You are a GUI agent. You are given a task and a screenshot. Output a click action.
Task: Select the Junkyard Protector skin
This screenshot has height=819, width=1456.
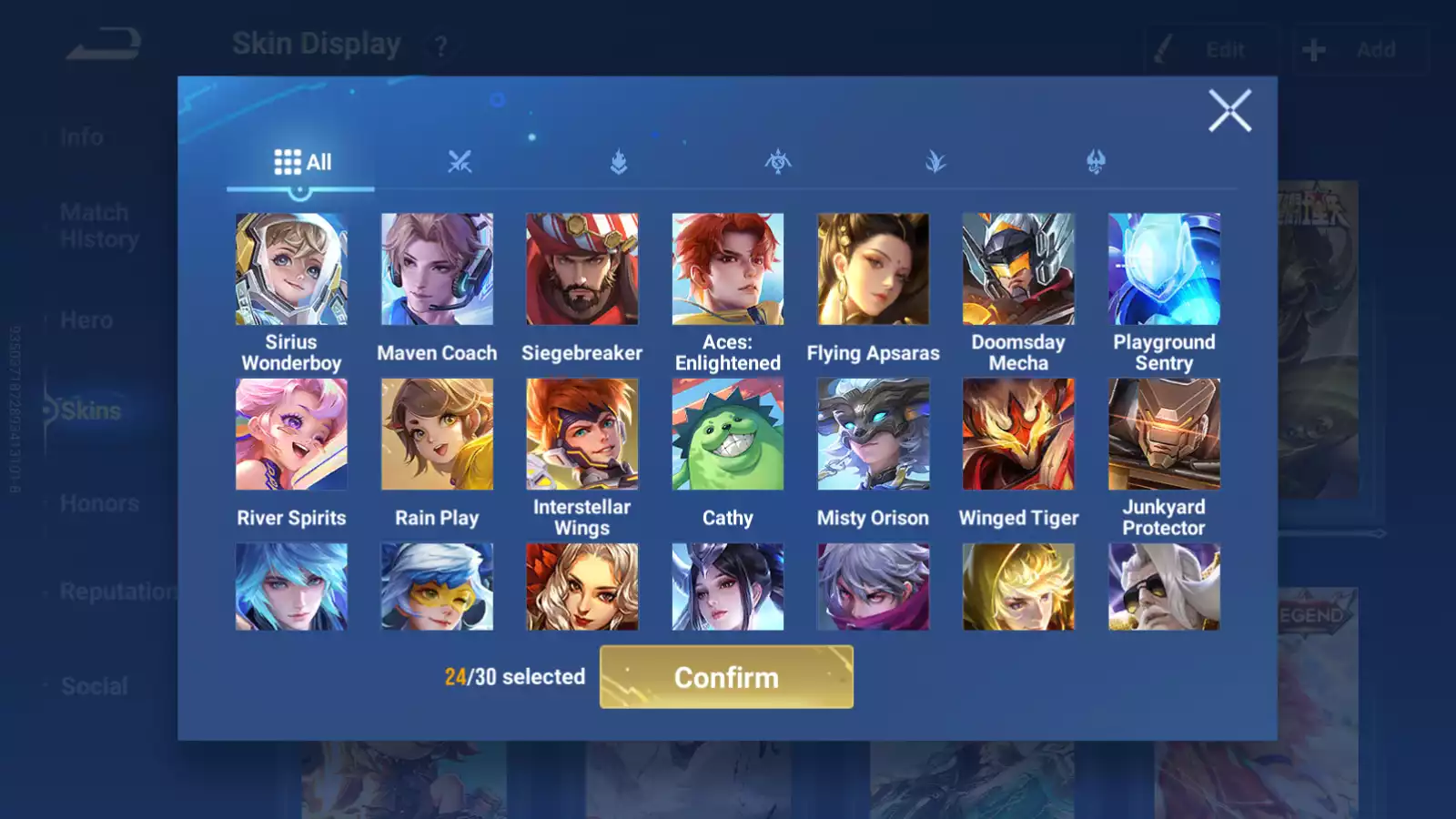coord(1164,434)
